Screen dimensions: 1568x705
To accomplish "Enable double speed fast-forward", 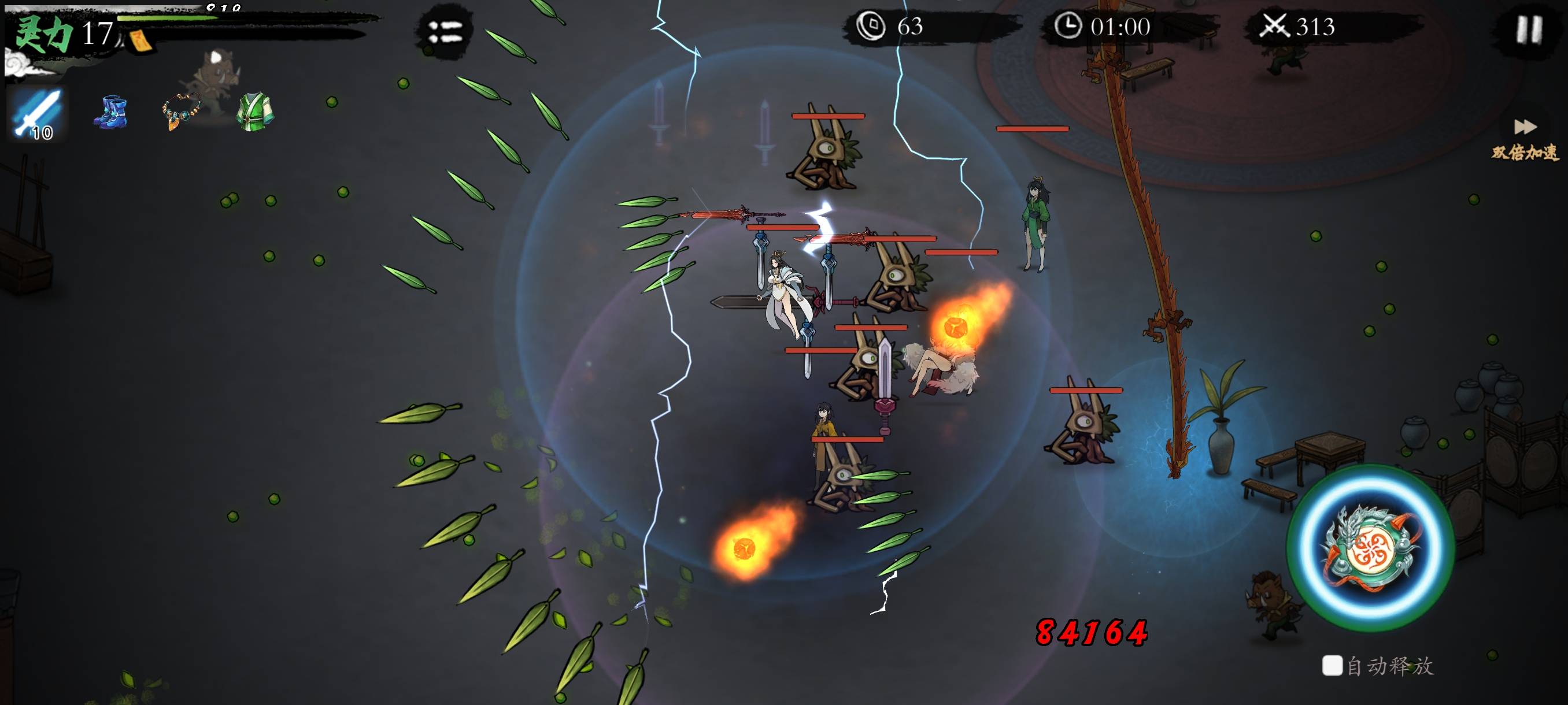I will click(1525, 139).
